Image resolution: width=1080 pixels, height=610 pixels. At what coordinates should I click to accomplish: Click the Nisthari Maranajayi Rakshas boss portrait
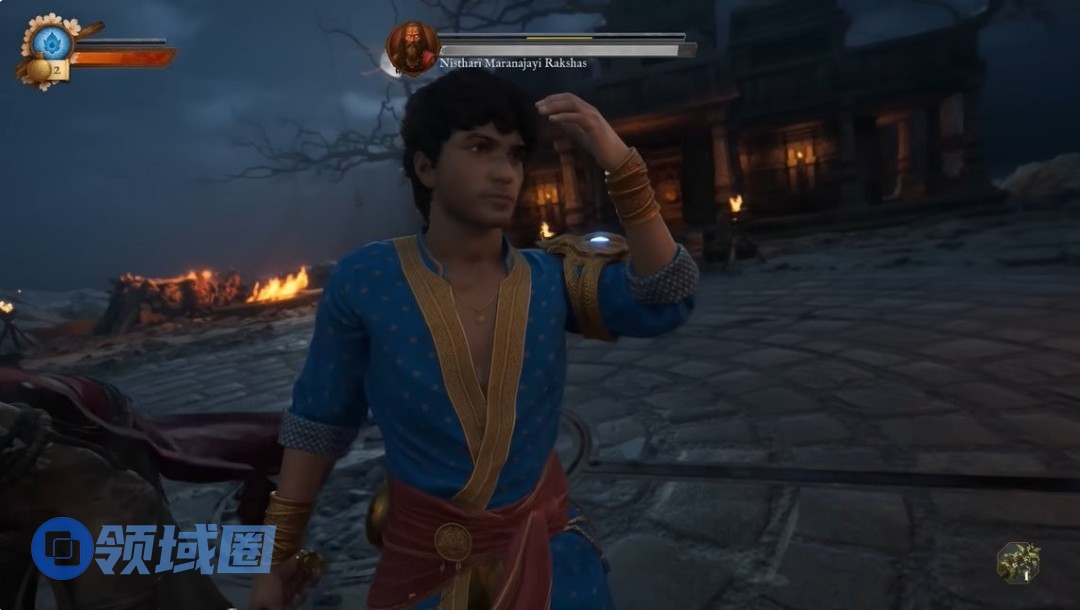pos(412,47)
